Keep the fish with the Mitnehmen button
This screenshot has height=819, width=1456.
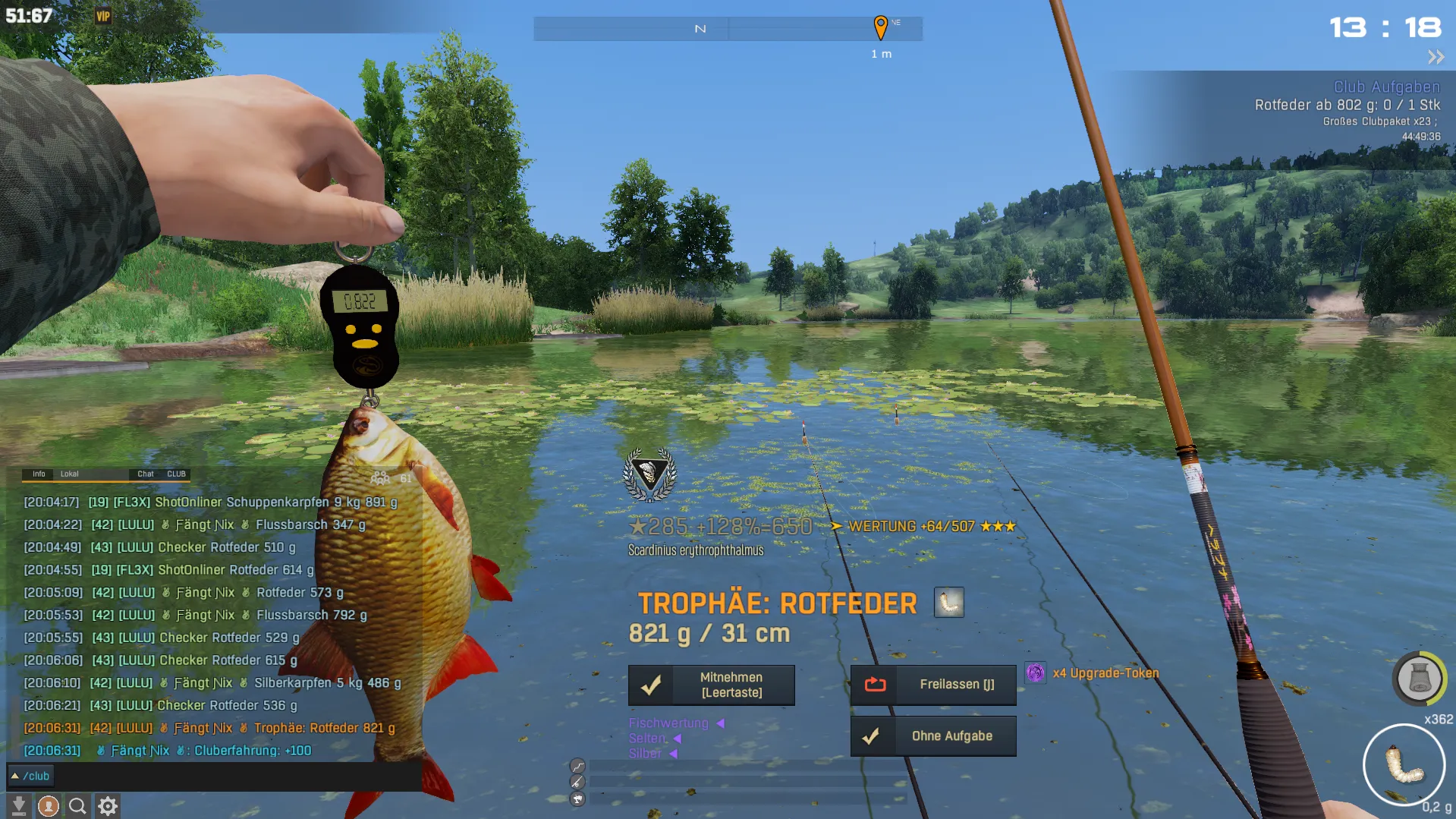711,685
